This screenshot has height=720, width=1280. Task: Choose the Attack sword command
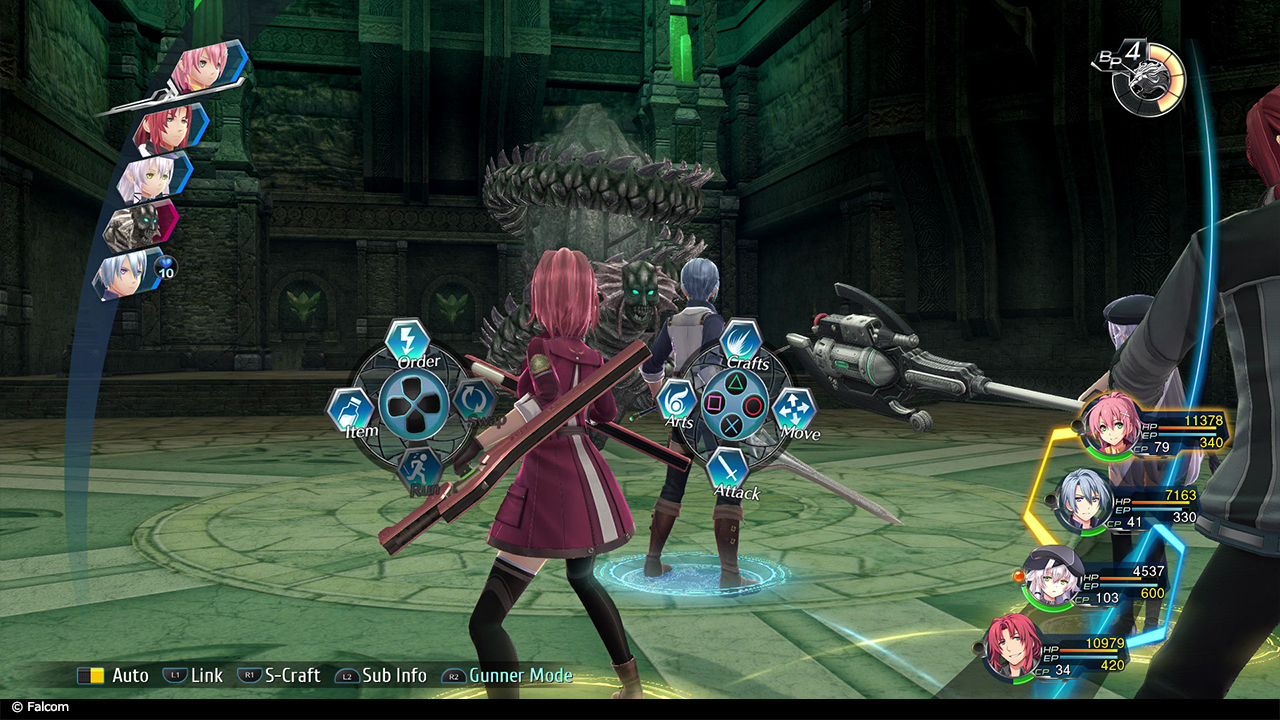[728, 469]
